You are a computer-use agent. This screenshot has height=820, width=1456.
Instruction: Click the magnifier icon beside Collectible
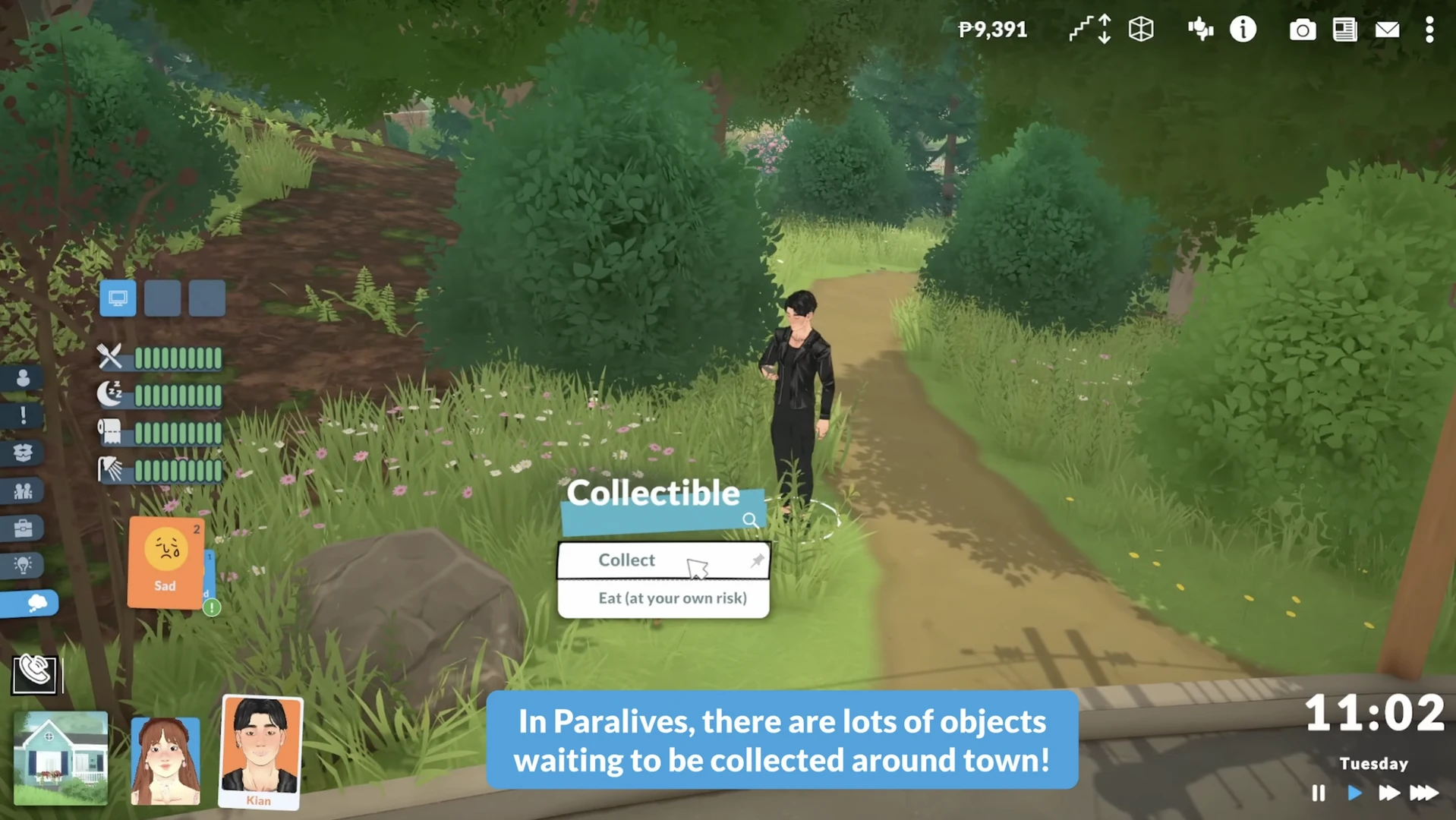click(x=750, y=520)
